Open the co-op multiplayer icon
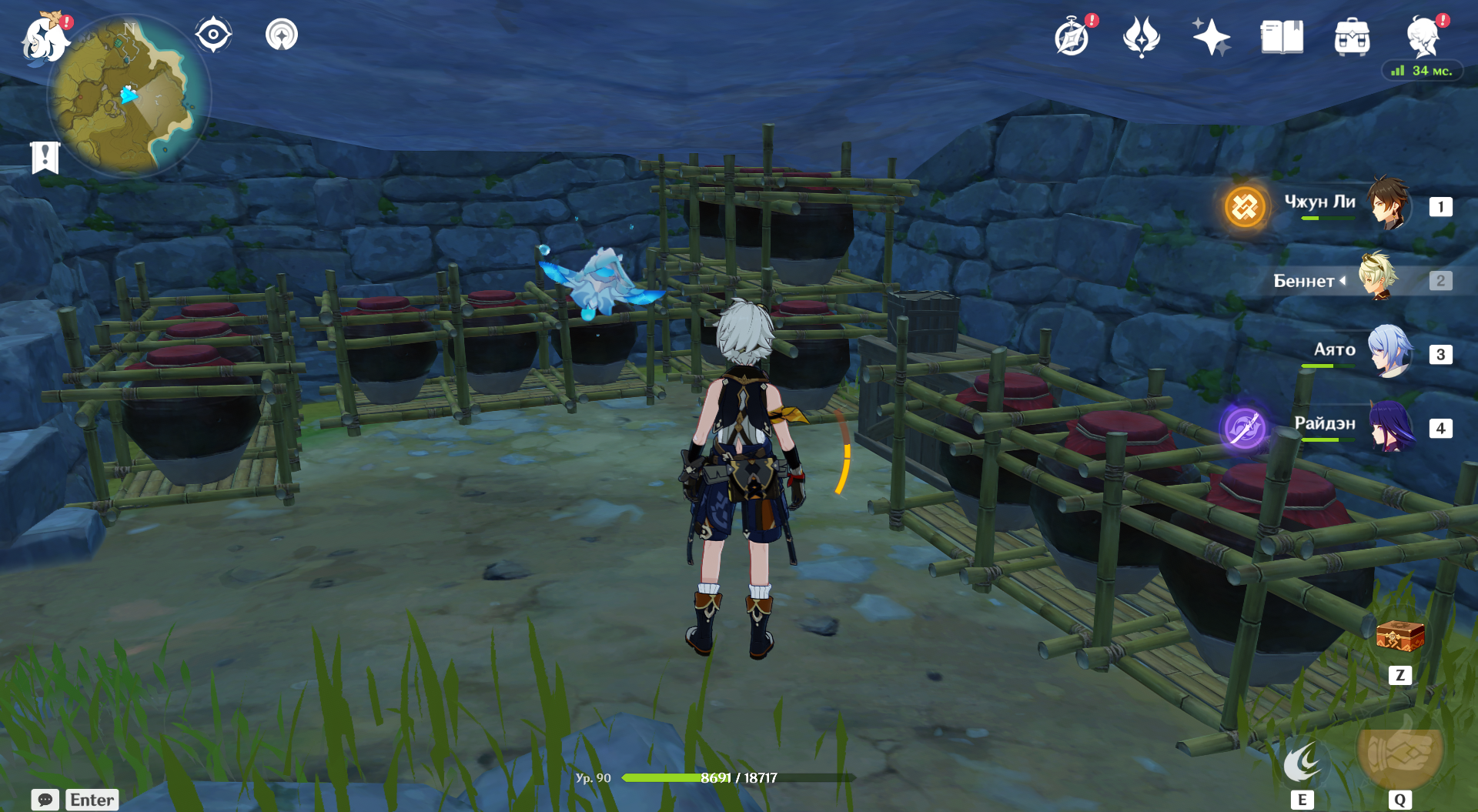Screen dimensions: 1478x812 click(x=282, y=35)
